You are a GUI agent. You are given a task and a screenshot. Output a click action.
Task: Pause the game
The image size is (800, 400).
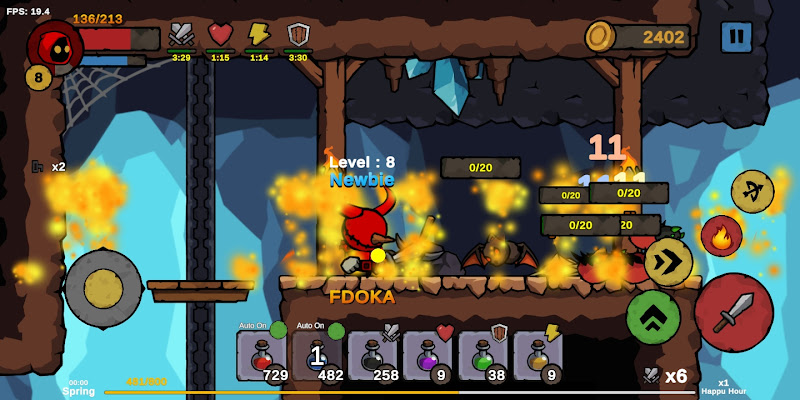[737, 37]
